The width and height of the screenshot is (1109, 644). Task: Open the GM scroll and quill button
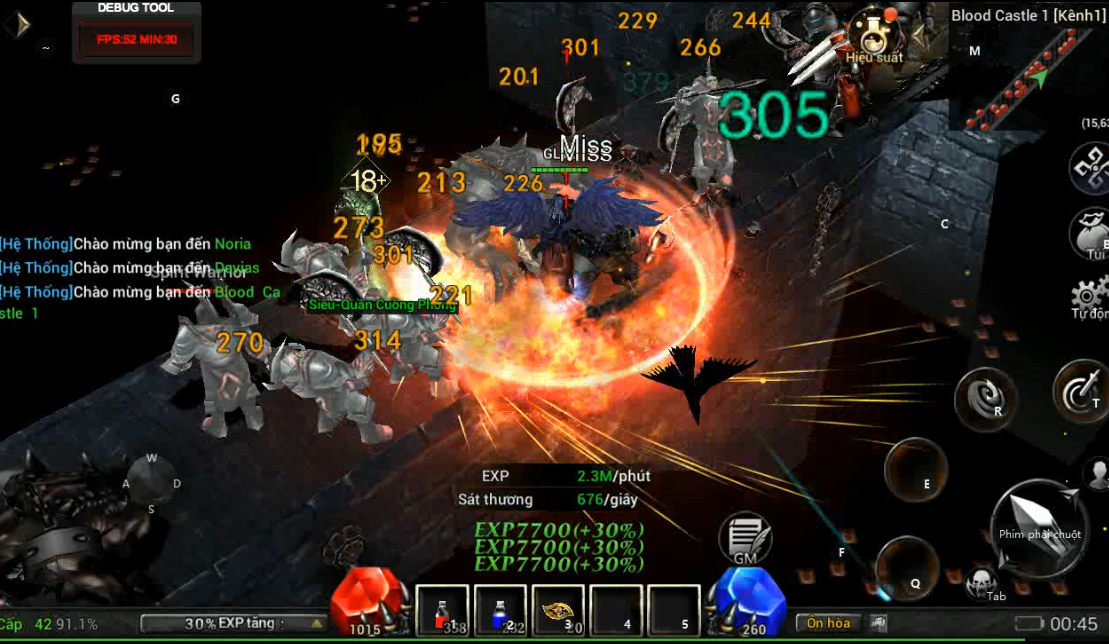click(744, 538)
